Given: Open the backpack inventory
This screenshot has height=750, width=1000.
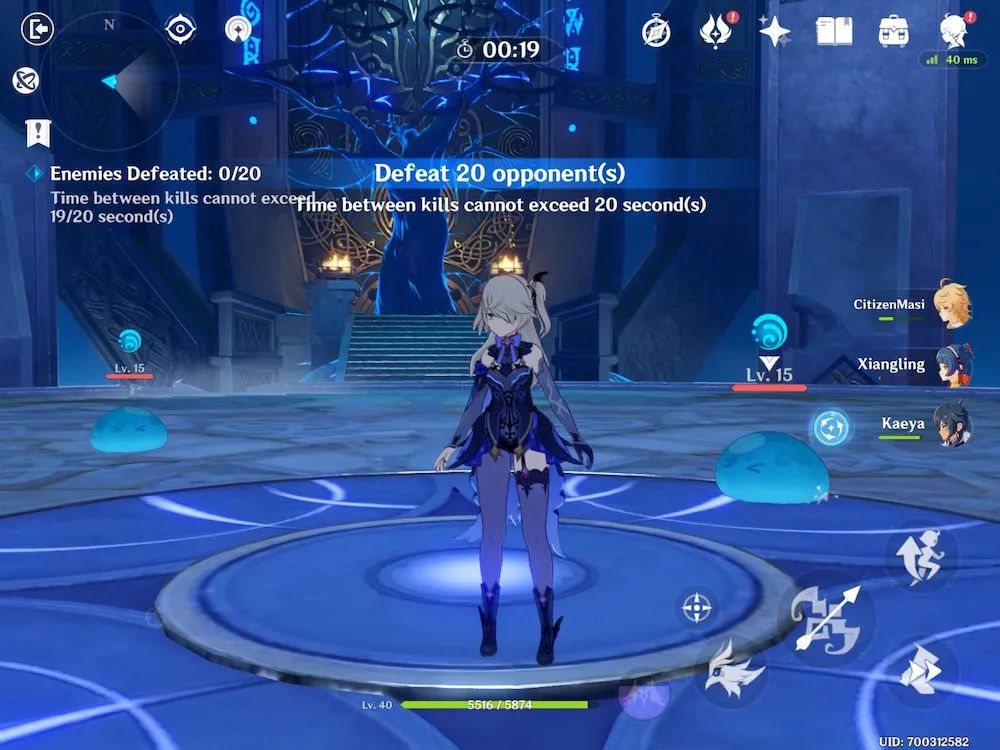Looking at the screenshot, I should [x=893, y=32].
